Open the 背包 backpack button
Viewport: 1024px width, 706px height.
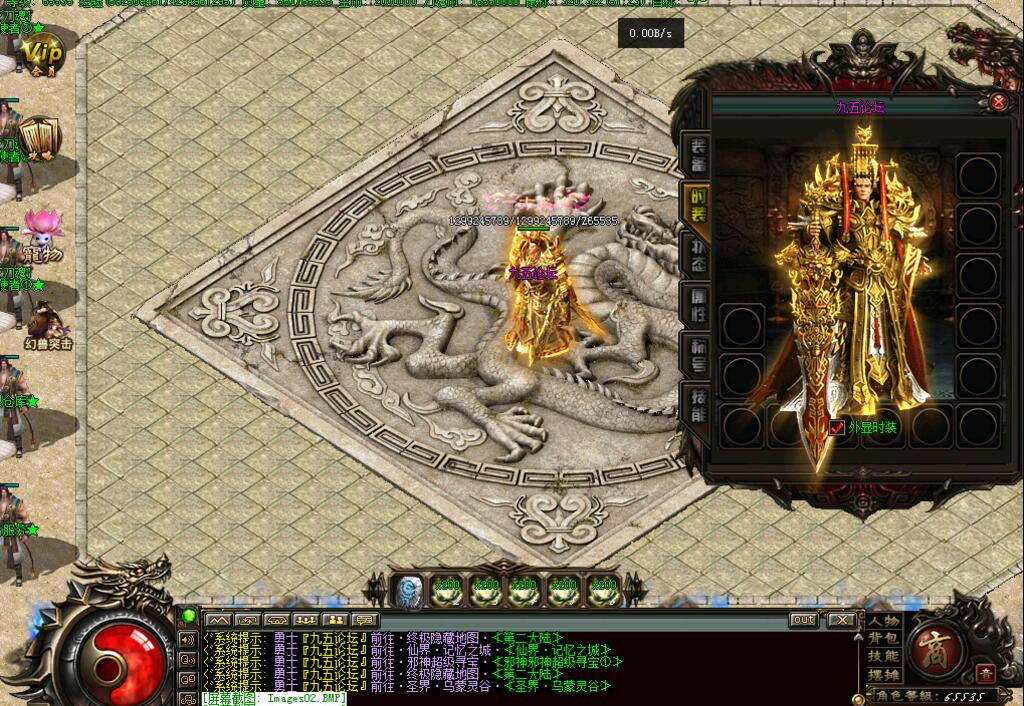(884, 639)
